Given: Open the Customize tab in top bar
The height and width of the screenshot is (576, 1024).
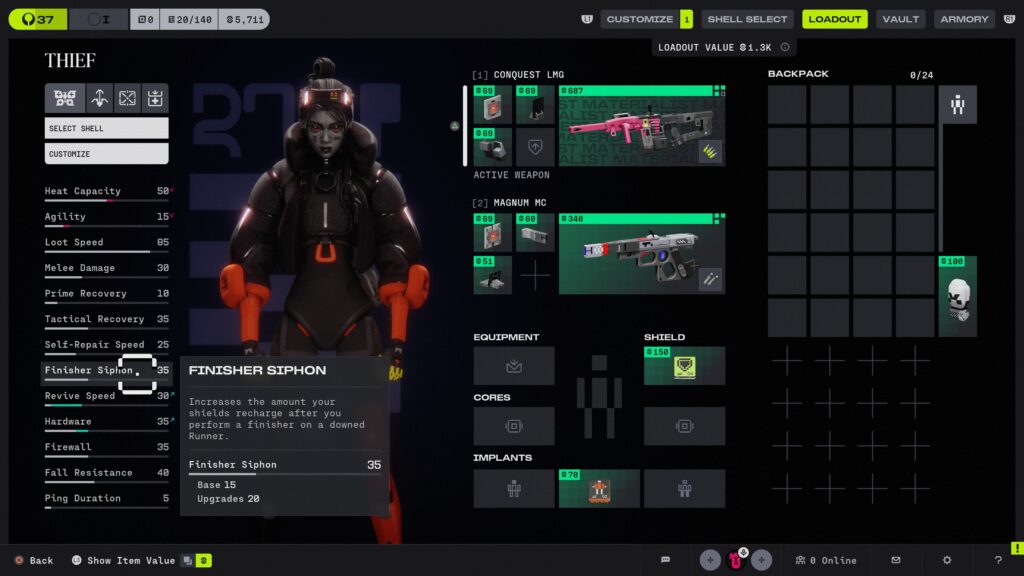Looking at the screenshot, I should [x=639, y=19].
